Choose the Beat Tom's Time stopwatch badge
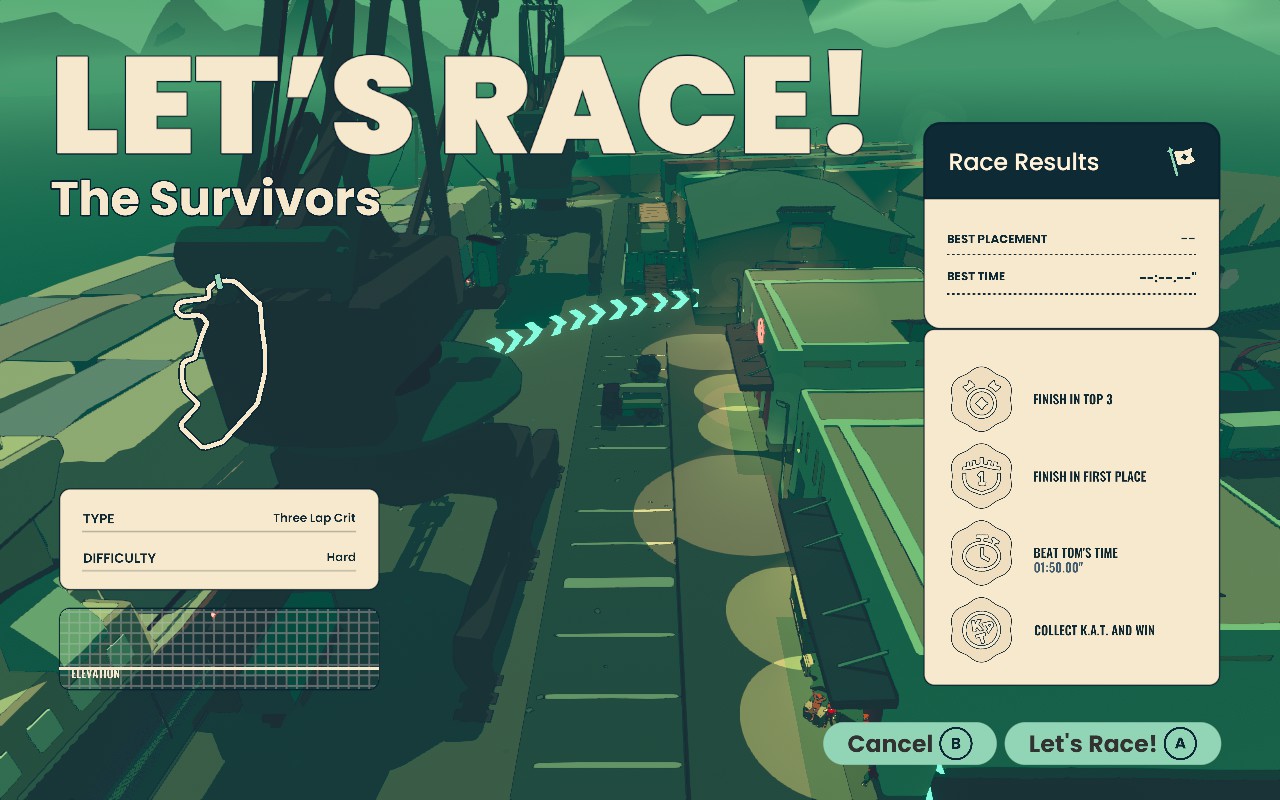The image size is (1280, 800). point(981,553)
